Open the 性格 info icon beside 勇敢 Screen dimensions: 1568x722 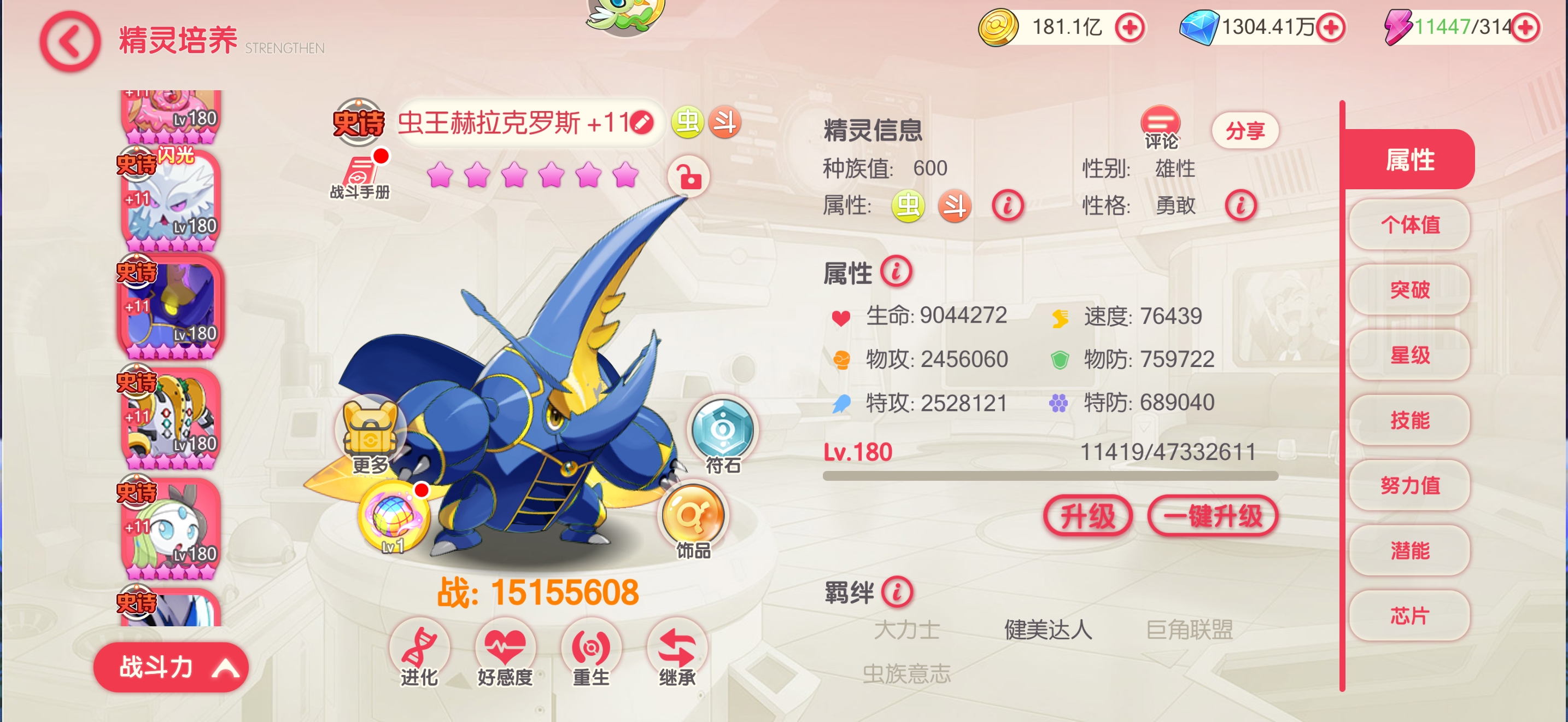[1243, 206]
